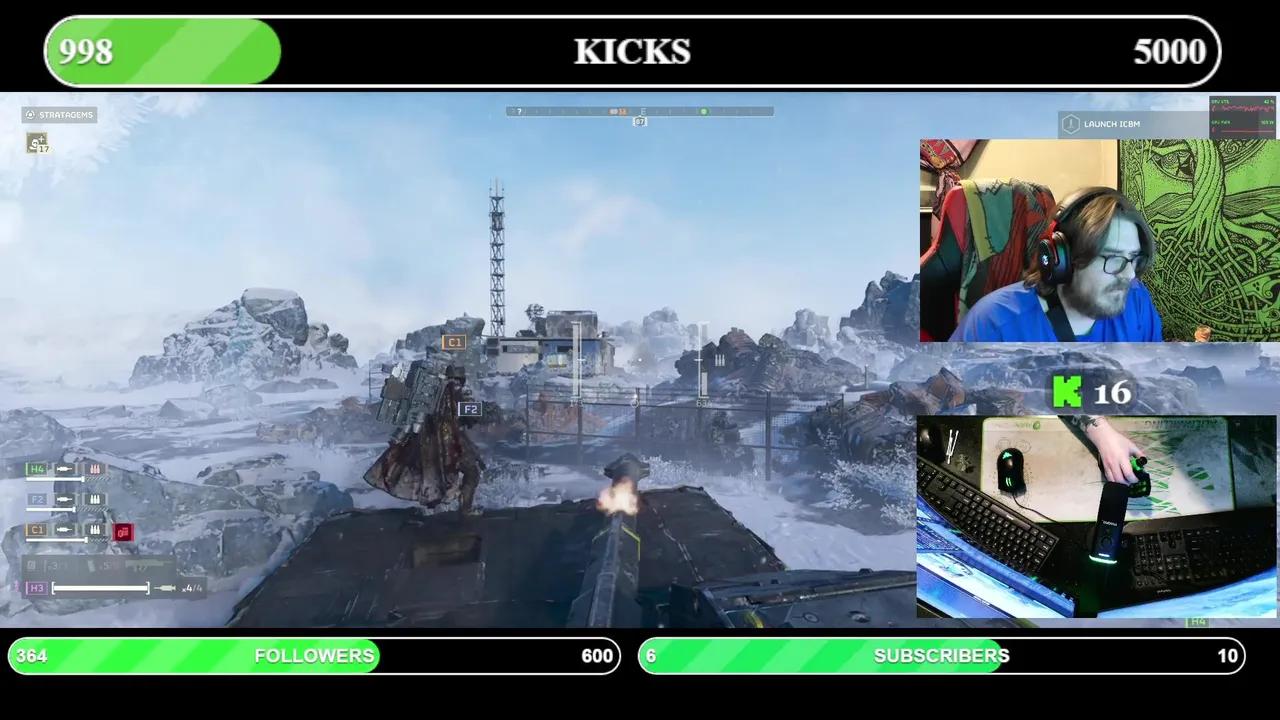Viewport: 1280px width, 720px height.
Task: Select the Resupply stratagem icon showing 17
Action: [x=37, y=144]
